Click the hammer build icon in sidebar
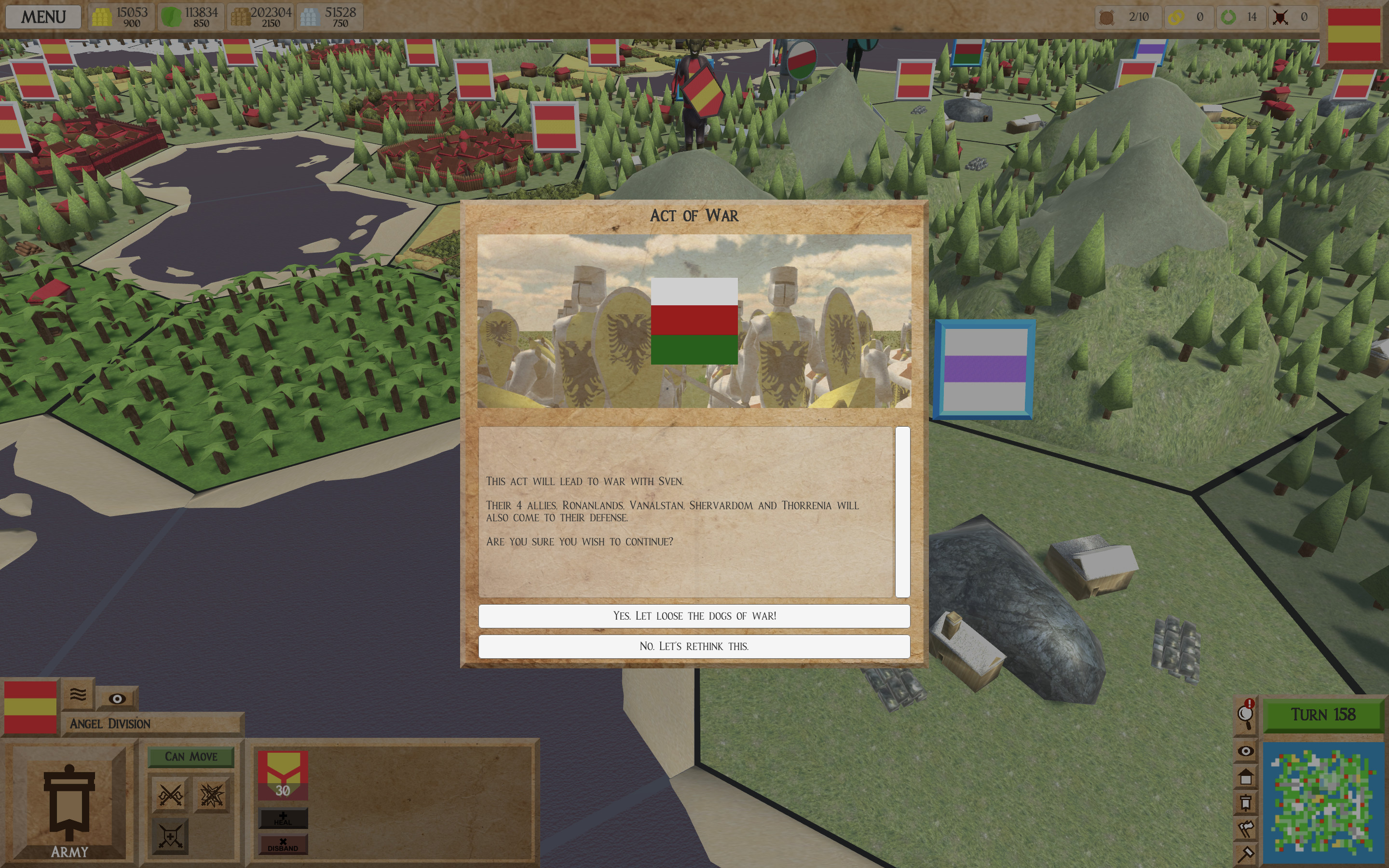Screen dimensions: 1389x868 click(x=1246, y=854)
